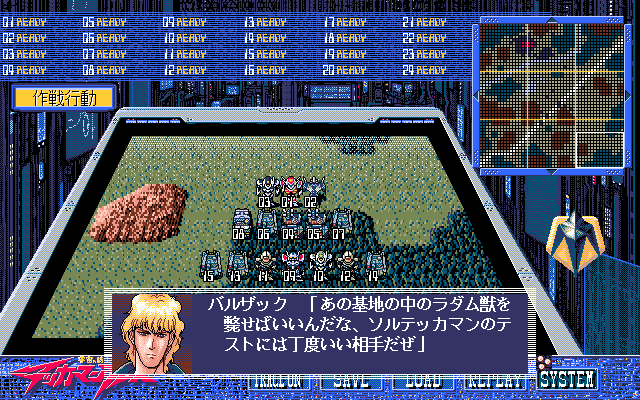Image resolution: width=640 pixels, height=400 pixels.
Task: Select unit 15 on the battlefield
Action: [x=210, y=263]
